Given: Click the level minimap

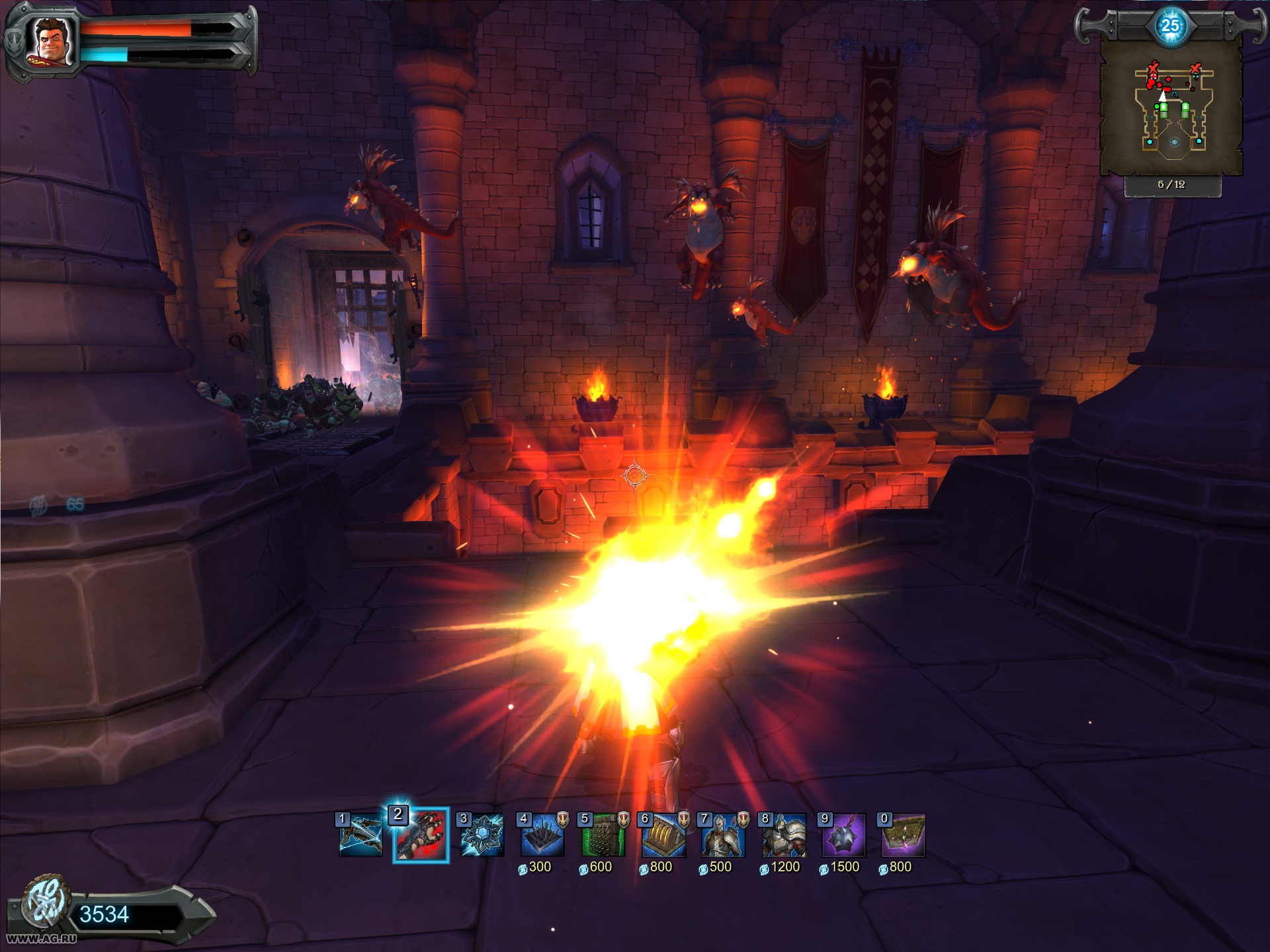Looking at the screenshot, I should [x=1171, y=108].
